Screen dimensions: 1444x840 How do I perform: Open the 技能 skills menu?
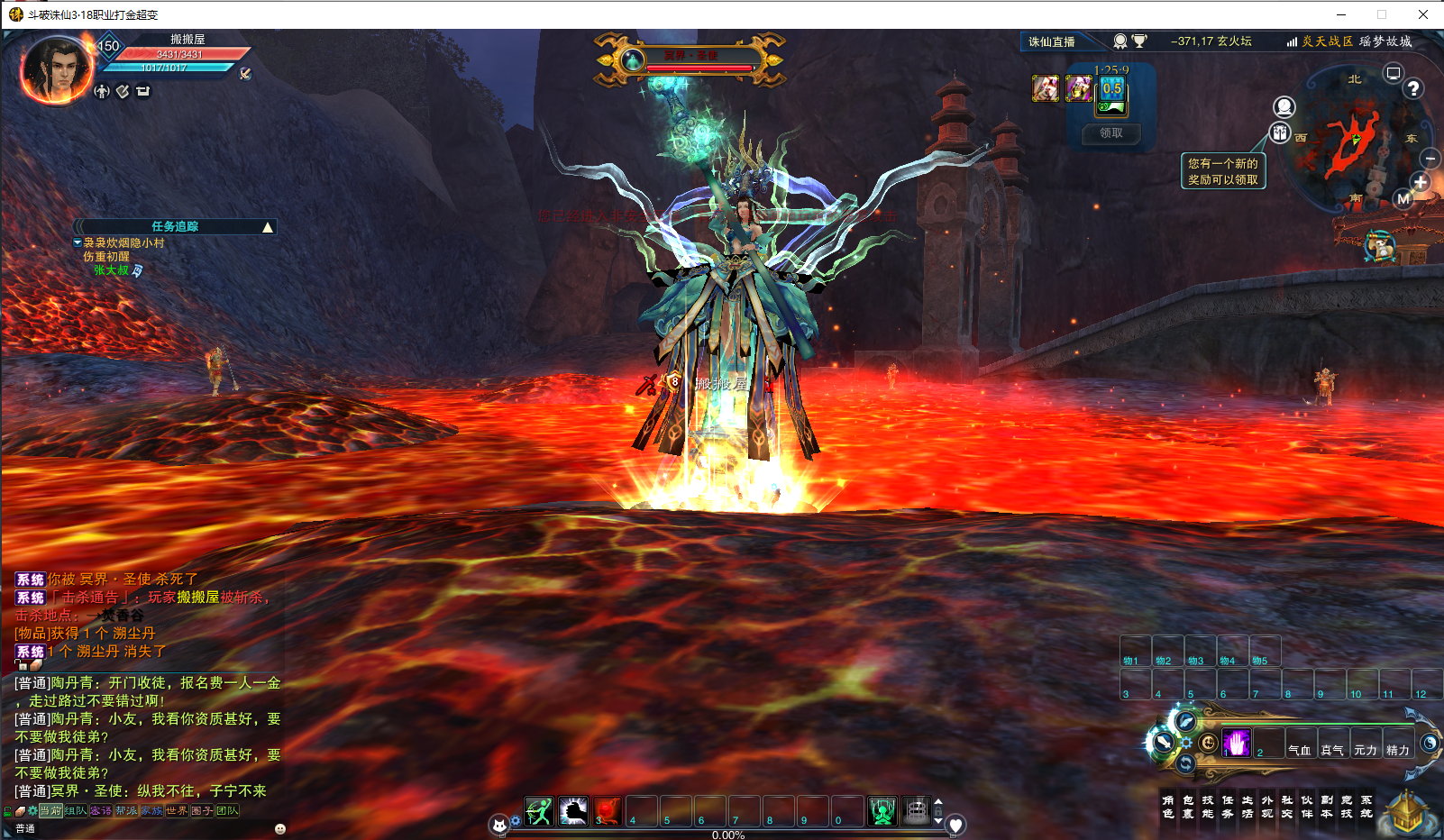[1208, 807]
